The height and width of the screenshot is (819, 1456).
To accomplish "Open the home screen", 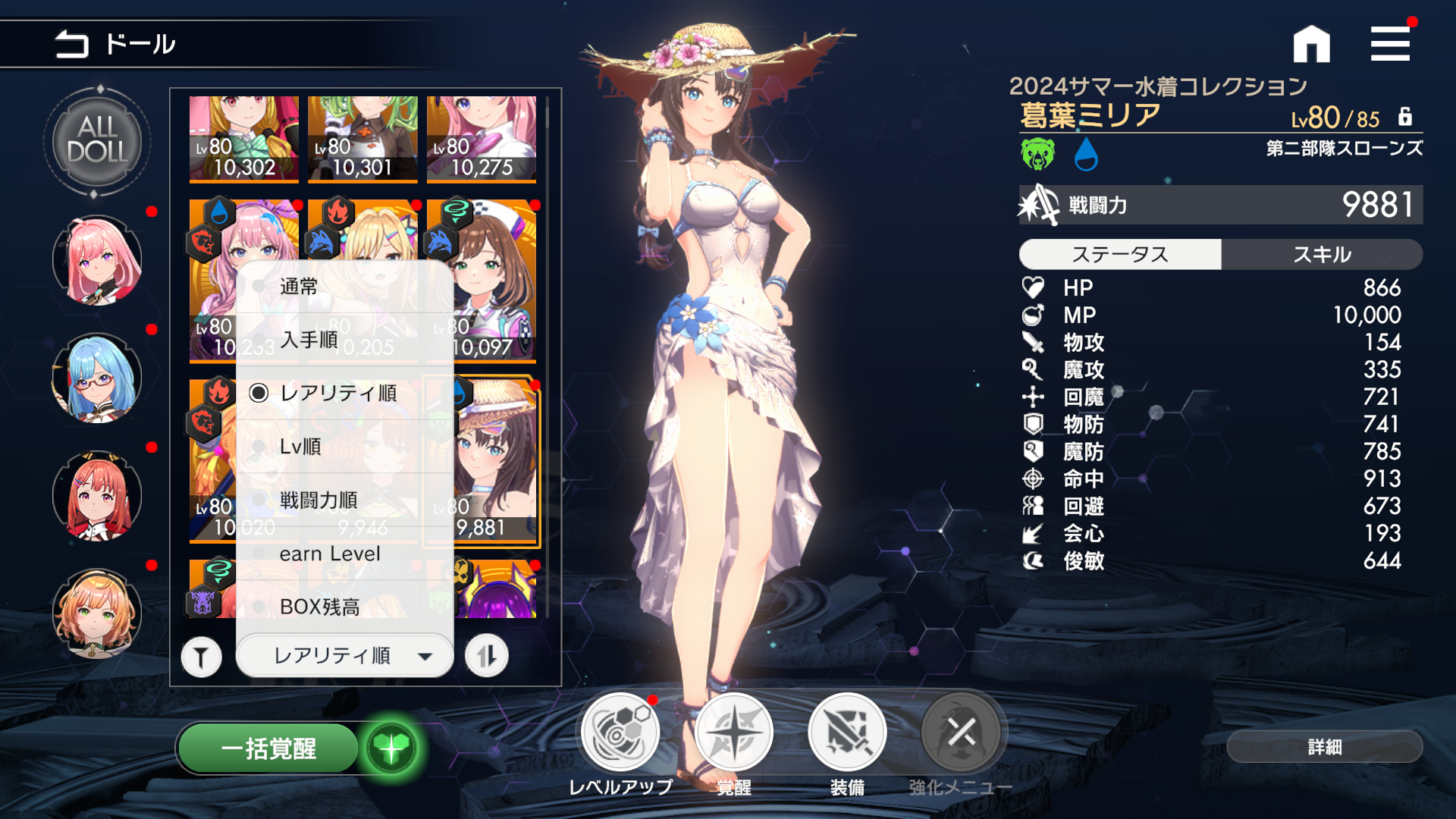I will click(x=1311, y=44).
